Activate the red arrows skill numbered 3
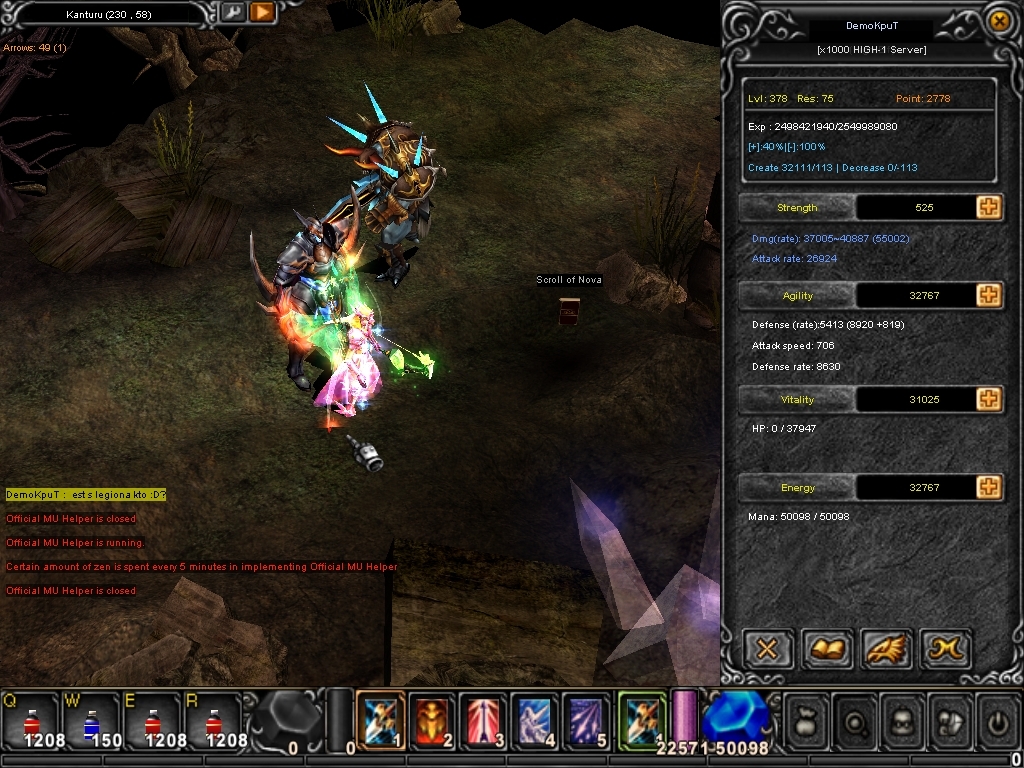The width and height of the screenshot is (1024, 768). coord(484,718)
